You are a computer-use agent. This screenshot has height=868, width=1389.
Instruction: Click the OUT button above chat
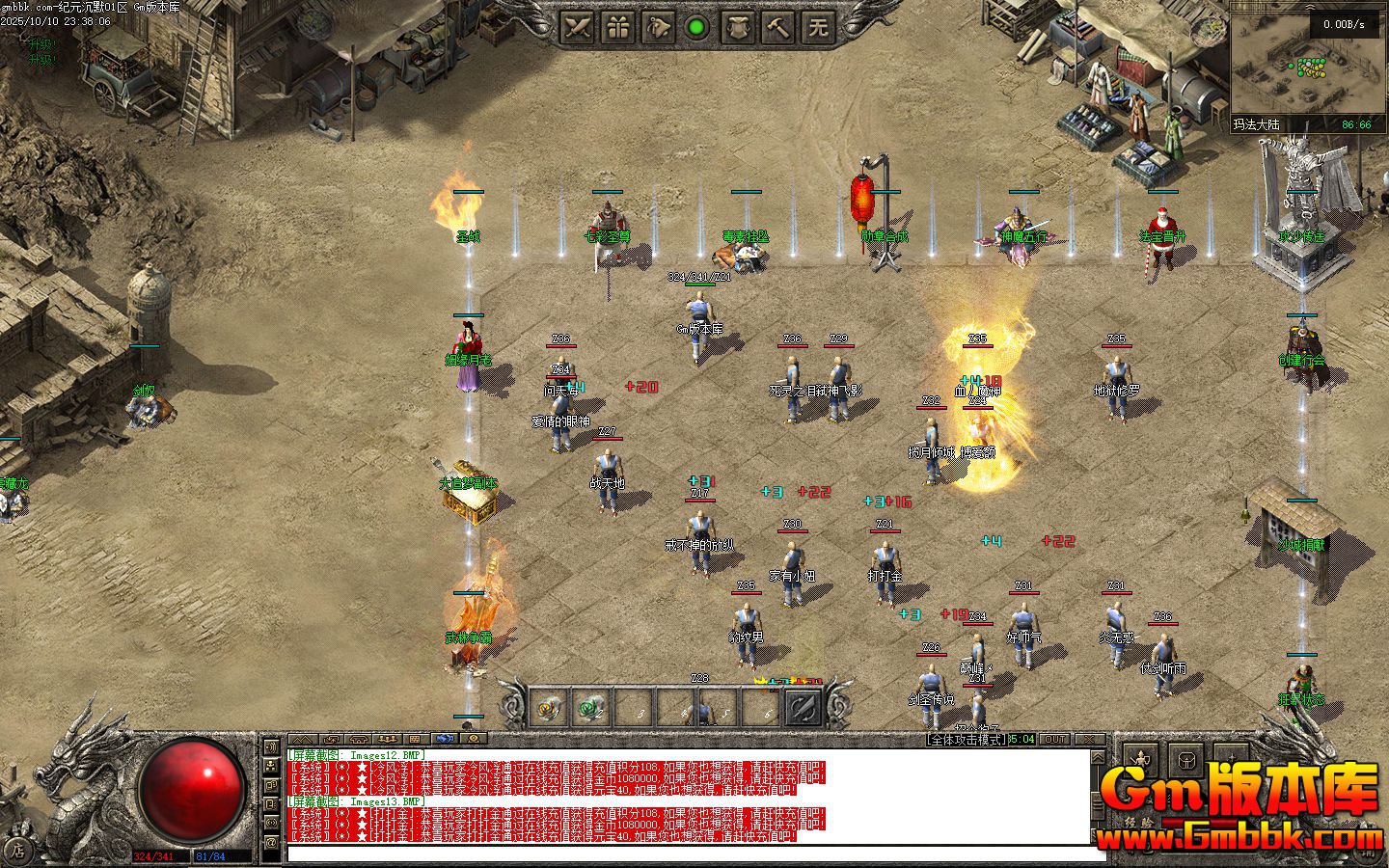click(1055, 740)
